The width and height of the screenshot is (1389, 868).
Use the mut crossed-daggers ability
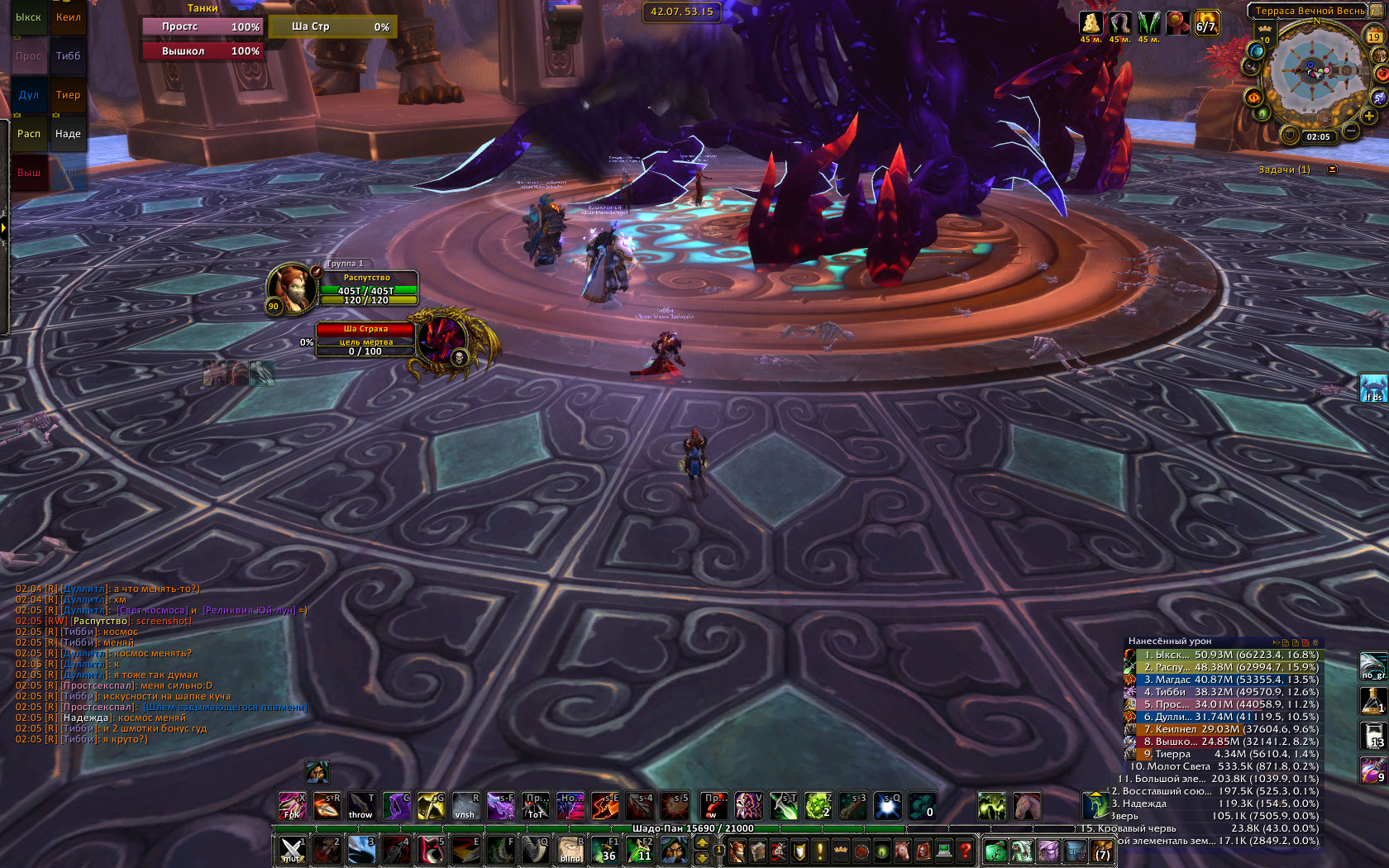coord(292,850)
